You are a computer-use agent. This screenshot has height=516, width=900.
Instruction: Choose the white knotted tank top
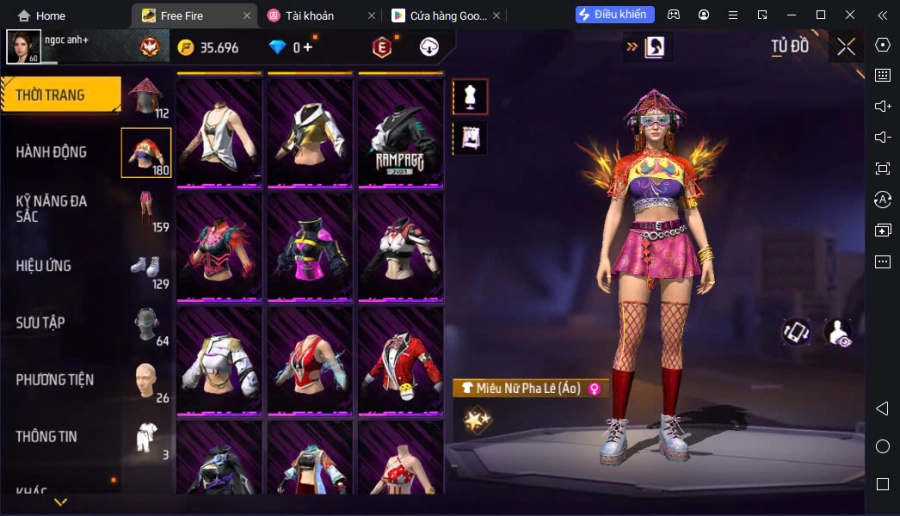219,131
